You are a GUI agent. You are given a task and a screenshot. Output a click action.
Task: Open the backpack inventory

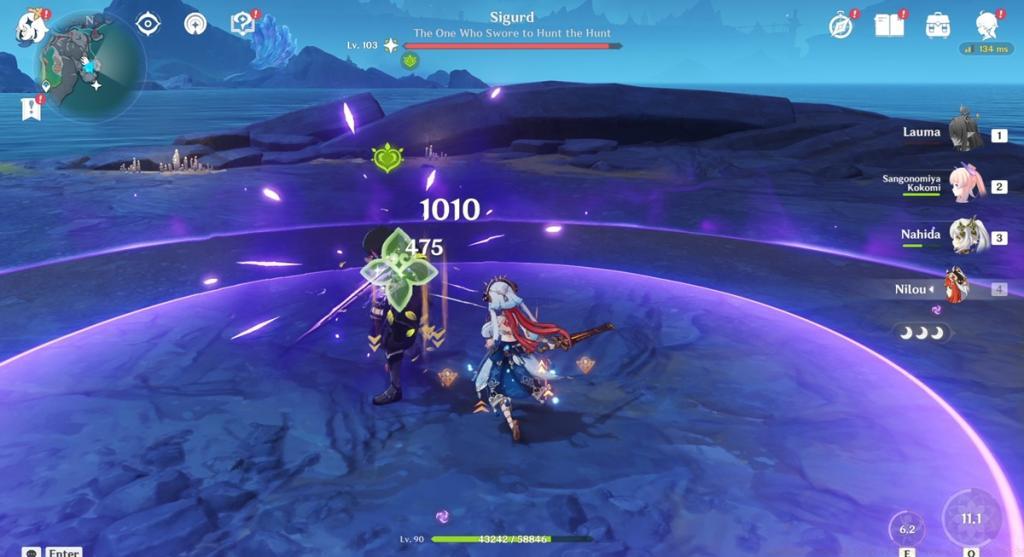[938, 25]
